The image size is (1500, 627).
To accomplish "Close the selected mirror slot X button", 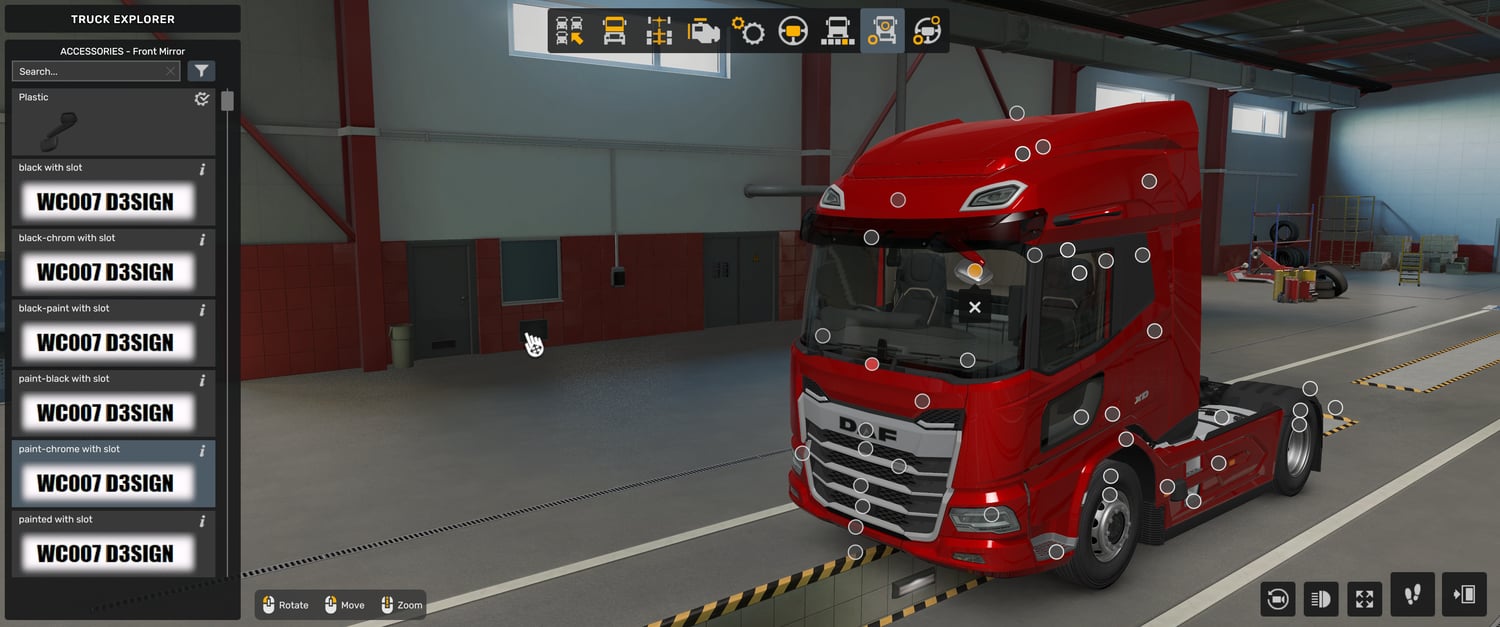I will (975, 307).
